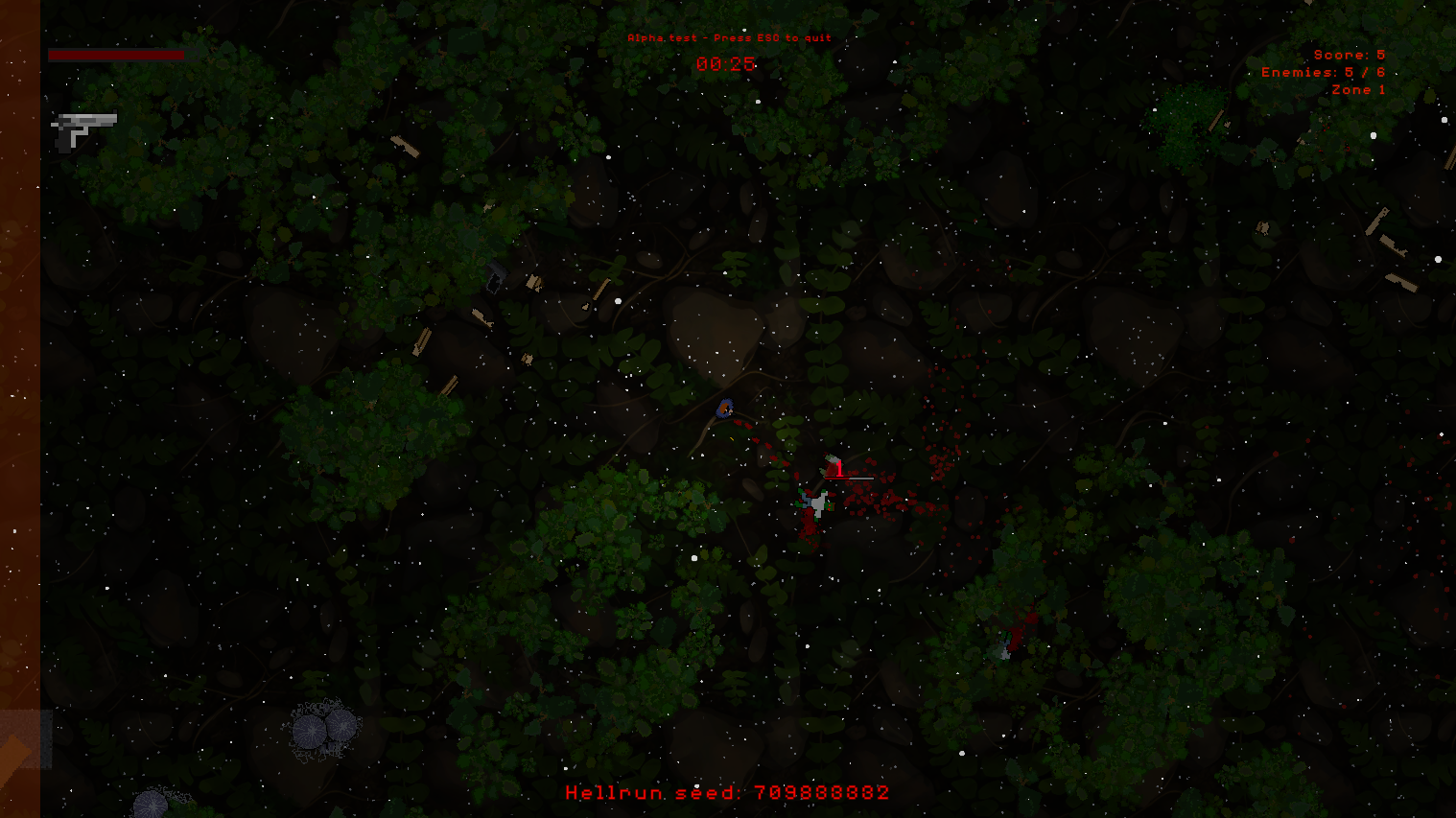Screen dimensions: 1456x818
Task: Click the 'Zone 1' indicator
Action: (x=1358, y=87)
